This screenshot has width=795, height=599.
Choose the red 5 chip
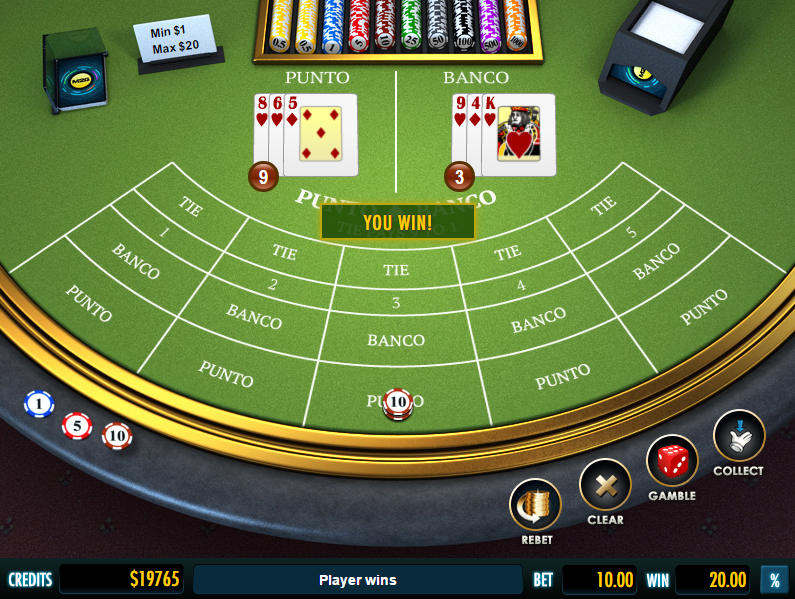pyautogui.click(x=77, y=426)
